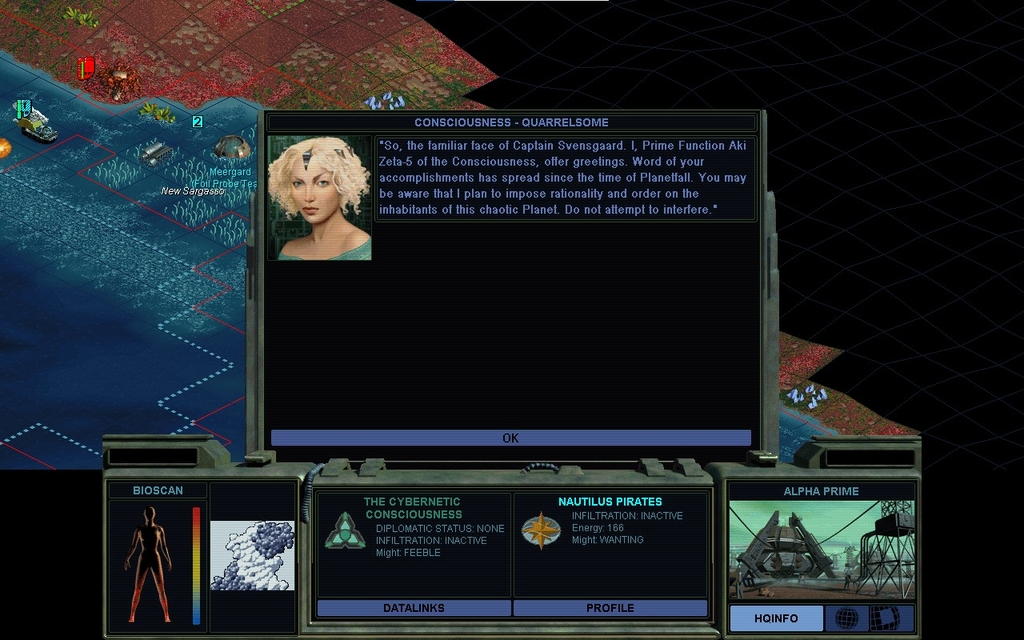Confirm the dialogue with OK
The image size is (1024, 640).
point(510,438)
